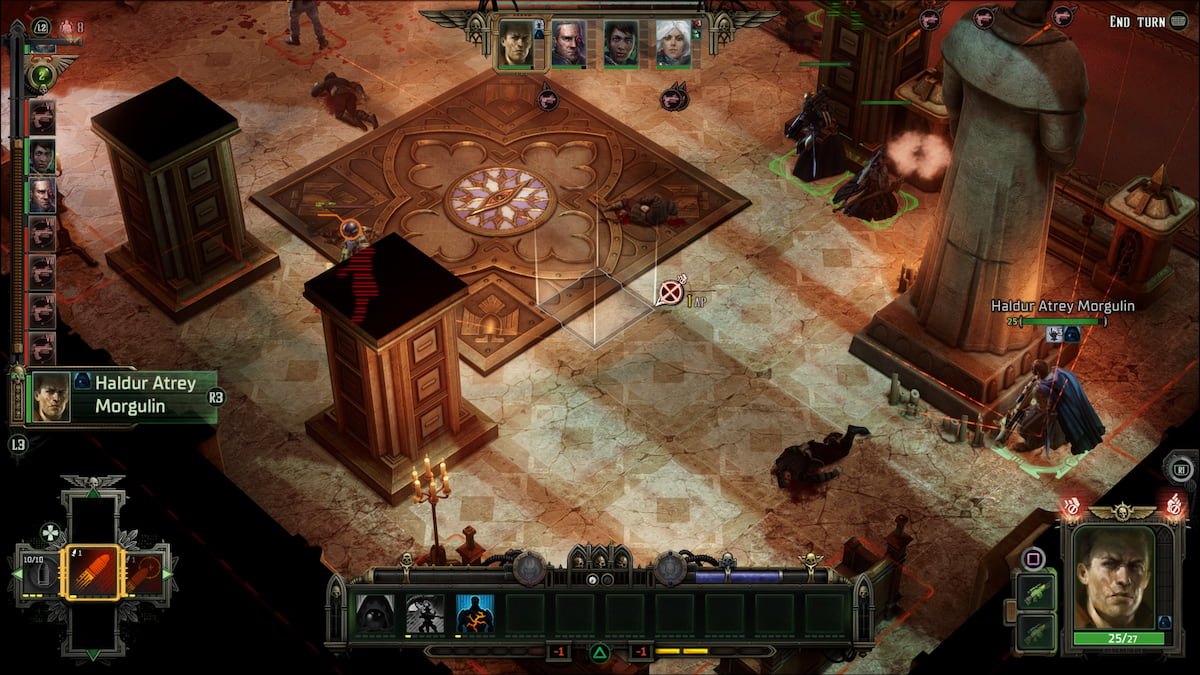The image size is (1200, 675).
Task: Activate the blue cracked-torso ability
Action: (x=475, y=613)
